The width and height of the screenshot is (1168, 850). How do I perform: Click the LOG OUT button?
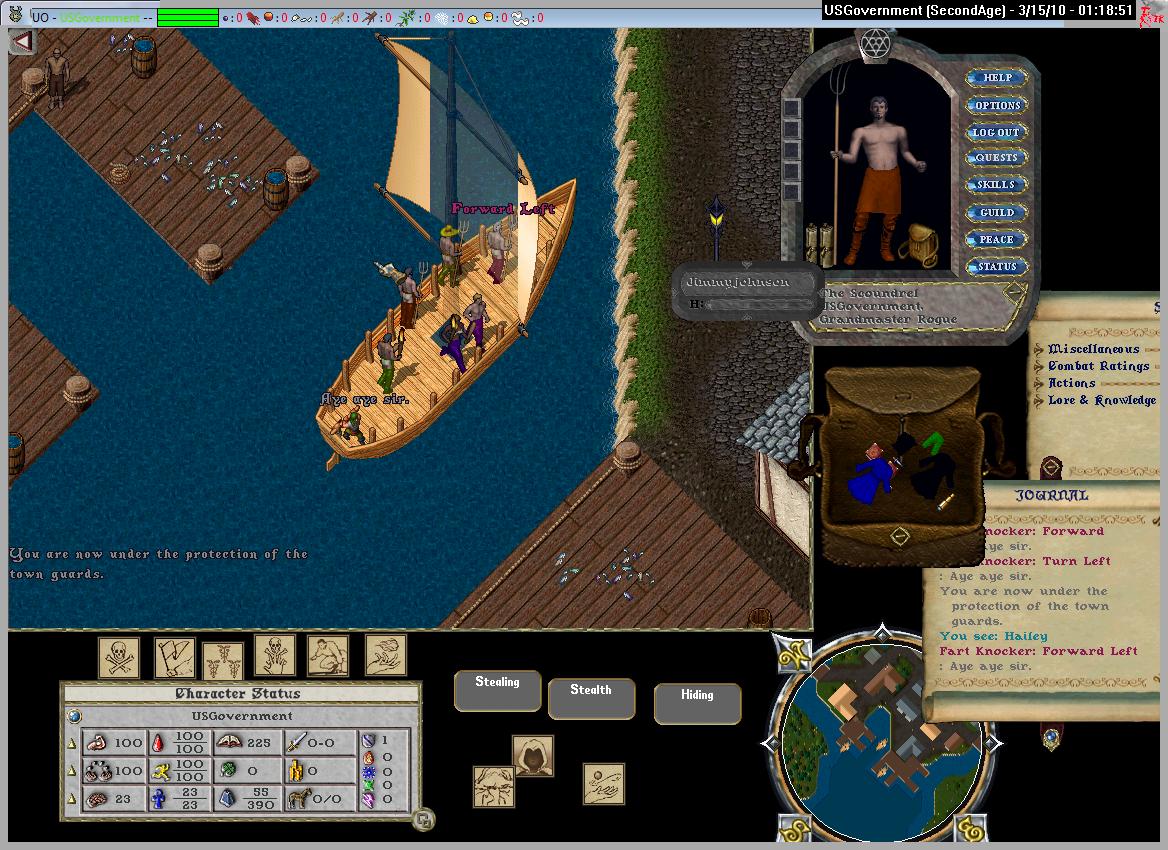(996, 132)
